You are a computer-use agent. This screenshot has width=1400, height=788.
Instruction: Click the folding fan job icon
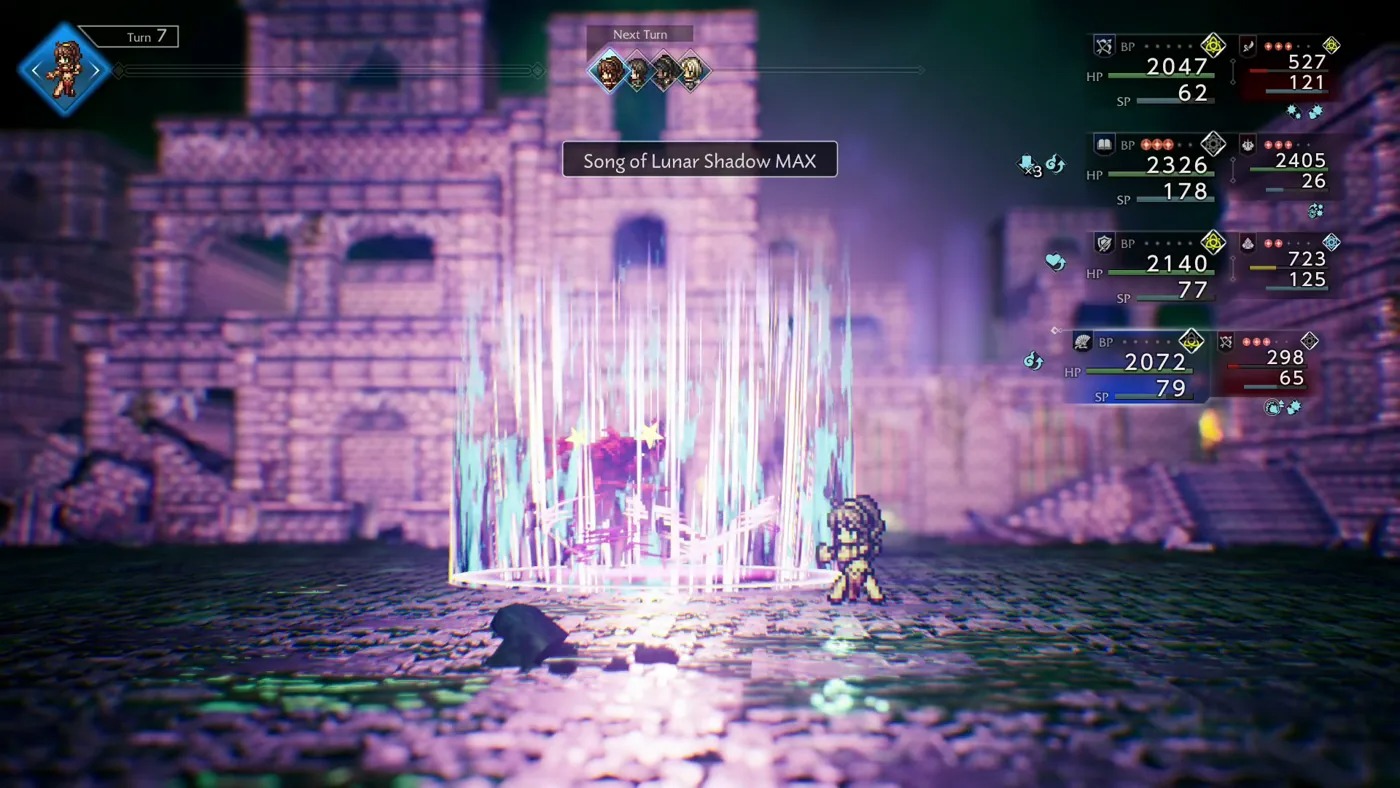point(1082,342)
